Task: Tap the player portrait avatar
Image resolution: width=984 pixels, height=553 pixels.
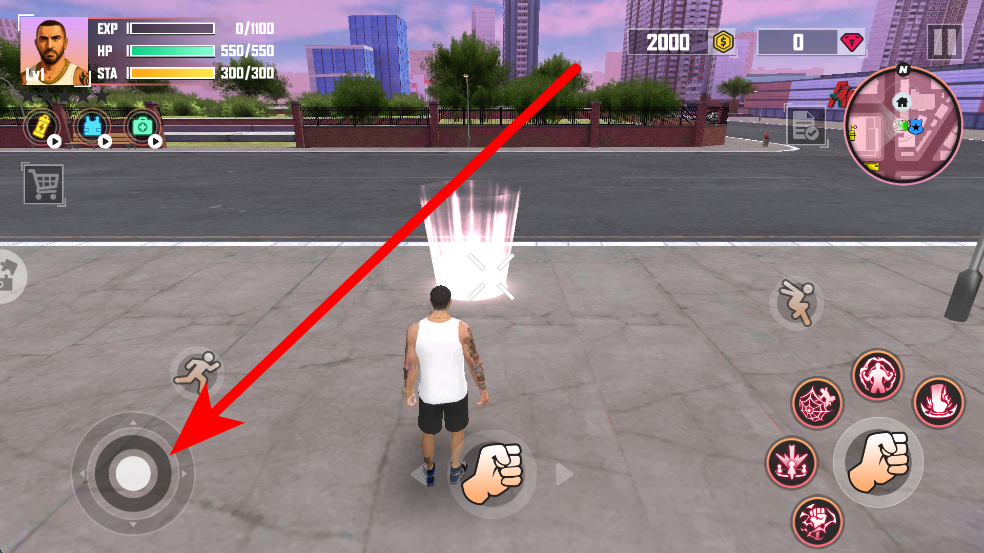Action: 54,50
